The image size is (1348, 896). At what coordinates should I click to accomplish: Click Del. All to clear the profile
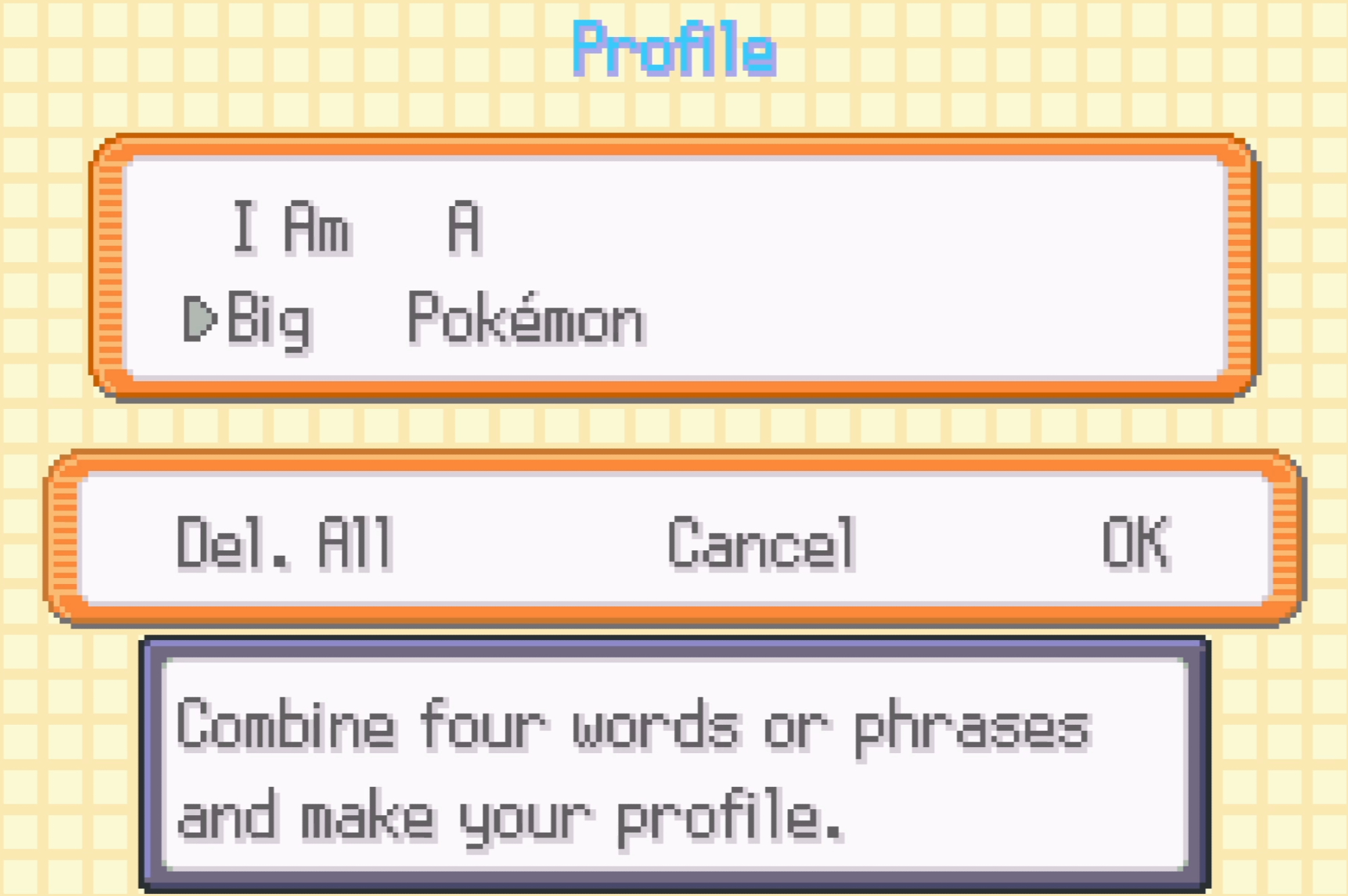coord(284,543)
